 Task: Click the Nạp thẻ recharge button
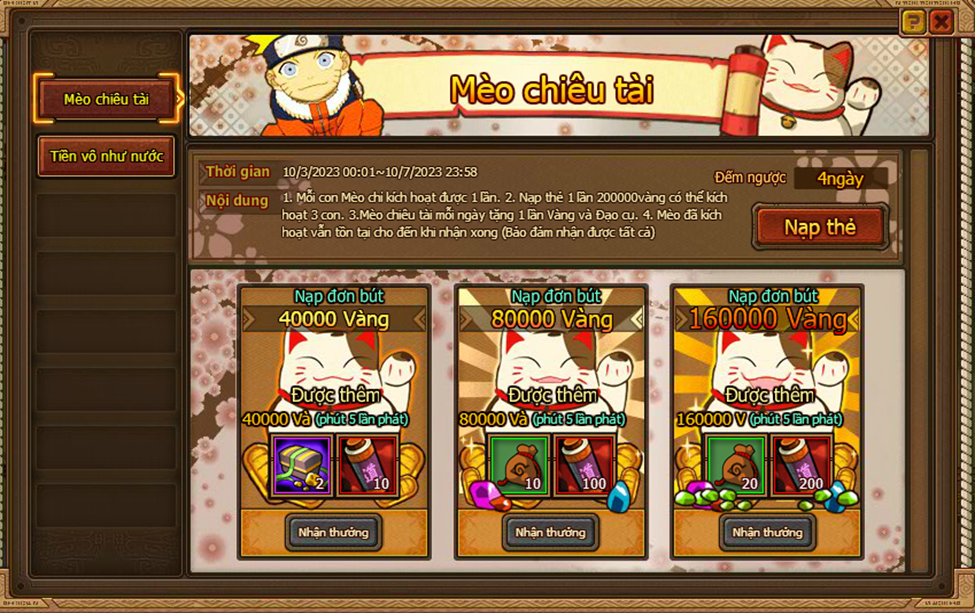(820, 227)
